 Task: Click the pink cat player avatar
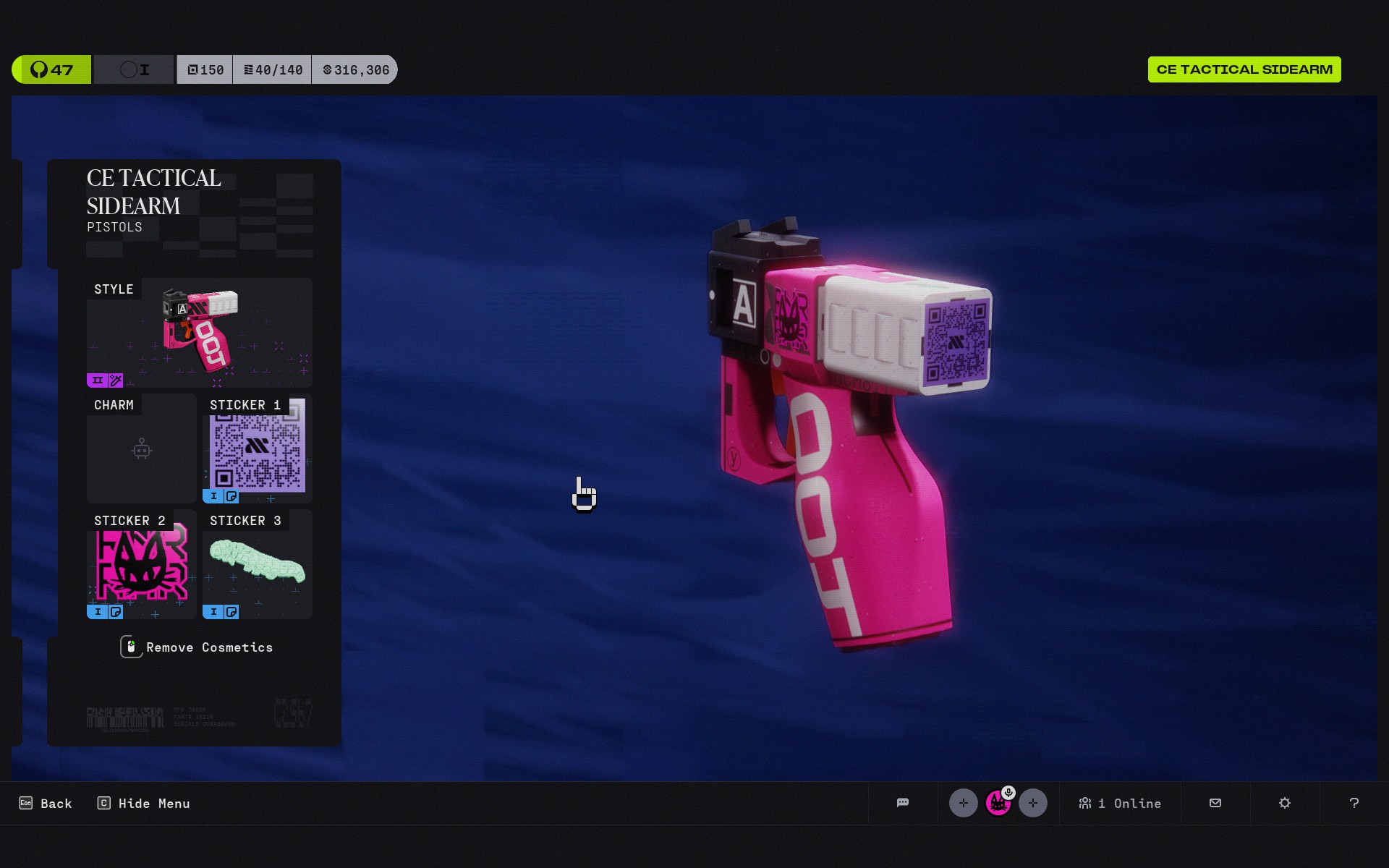click(998, 803)
